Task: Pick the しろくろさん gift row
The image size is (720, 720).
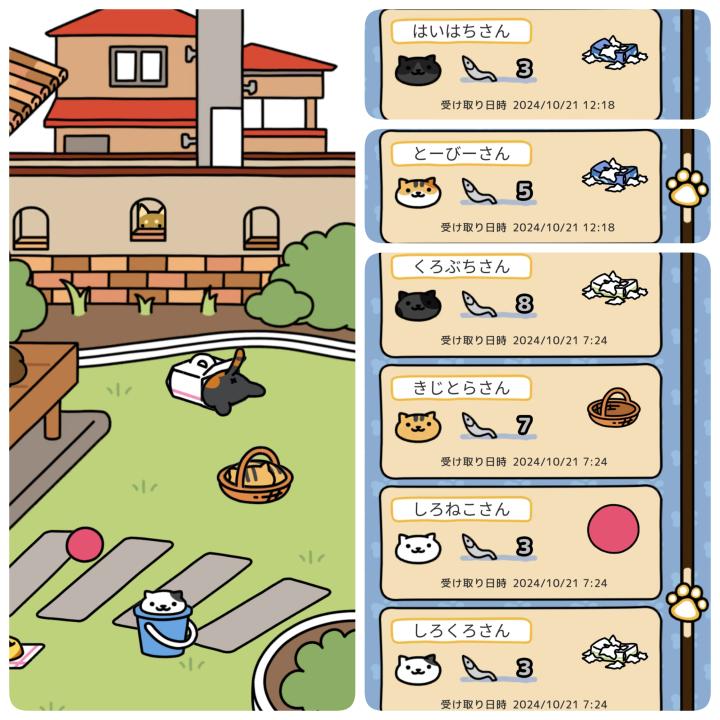Action: [520, 662]
